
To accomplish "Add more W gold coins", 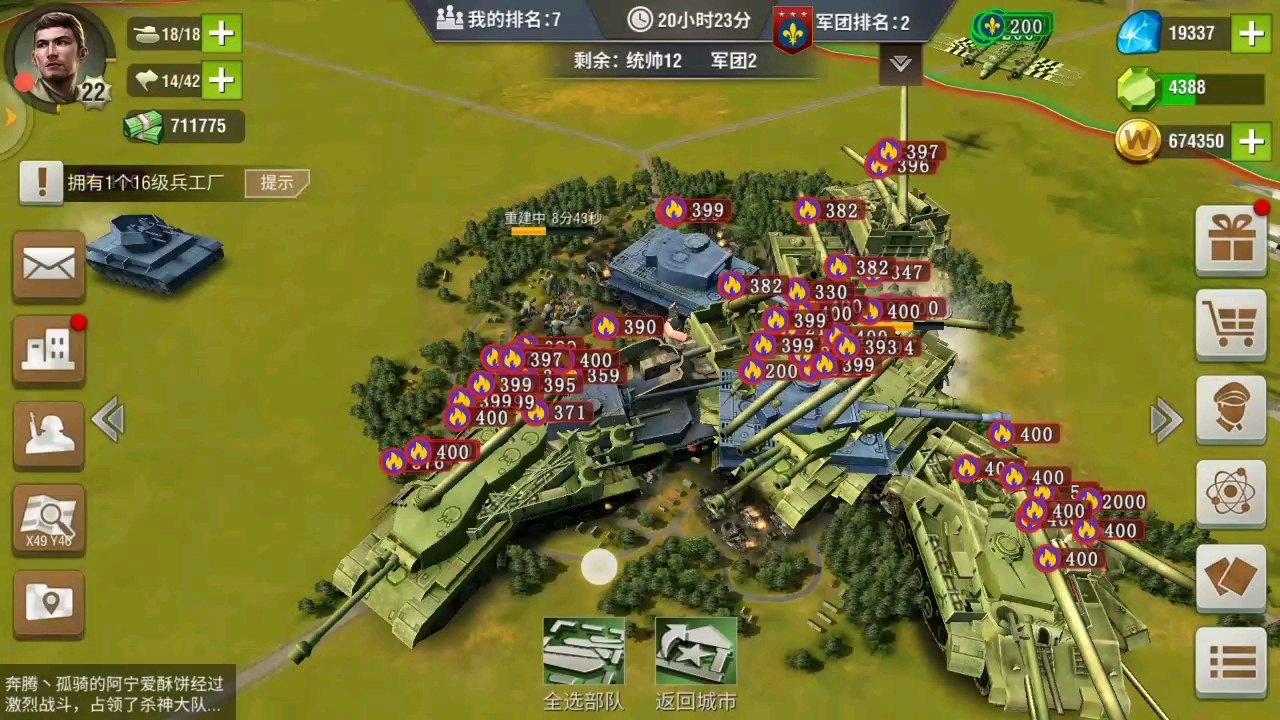I will coord(1251,141).
